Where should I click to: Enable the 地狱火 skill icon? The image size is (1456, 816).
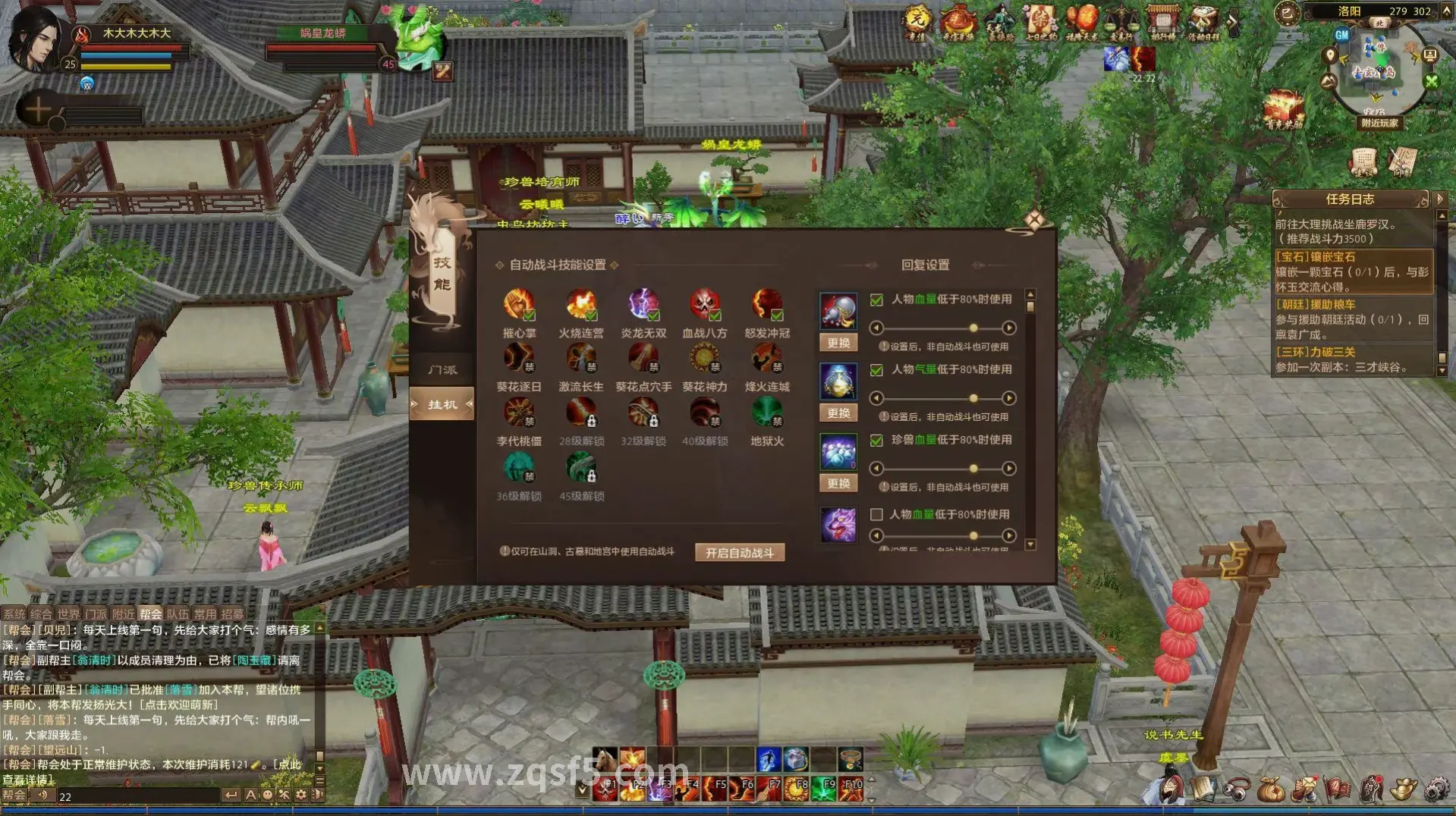(766, 413)
